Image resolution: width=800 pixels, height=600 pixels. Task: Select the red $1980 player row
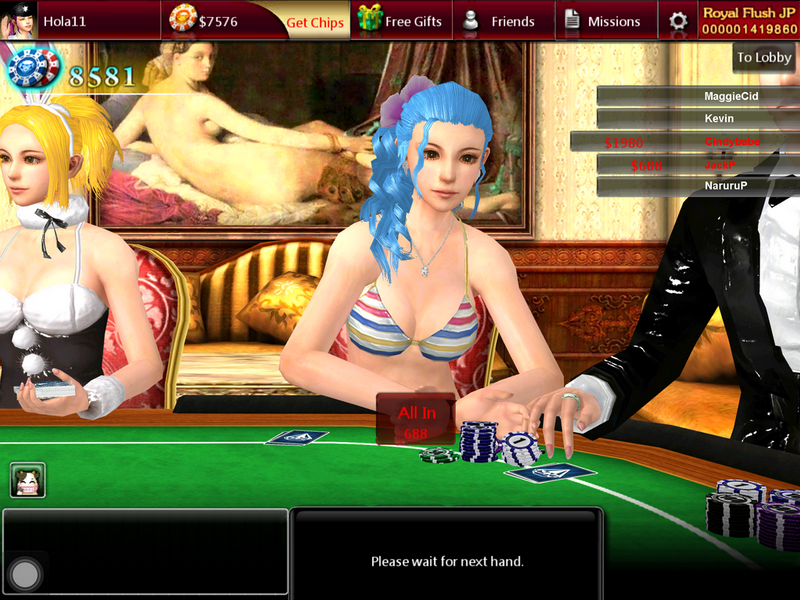pyautogui.click(x=684, y=142)
